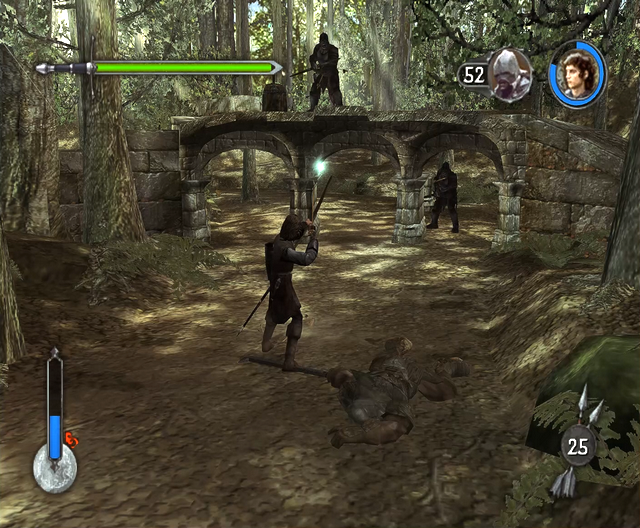
Task: Select the arrows weapon icon
Action: (577, 444)
